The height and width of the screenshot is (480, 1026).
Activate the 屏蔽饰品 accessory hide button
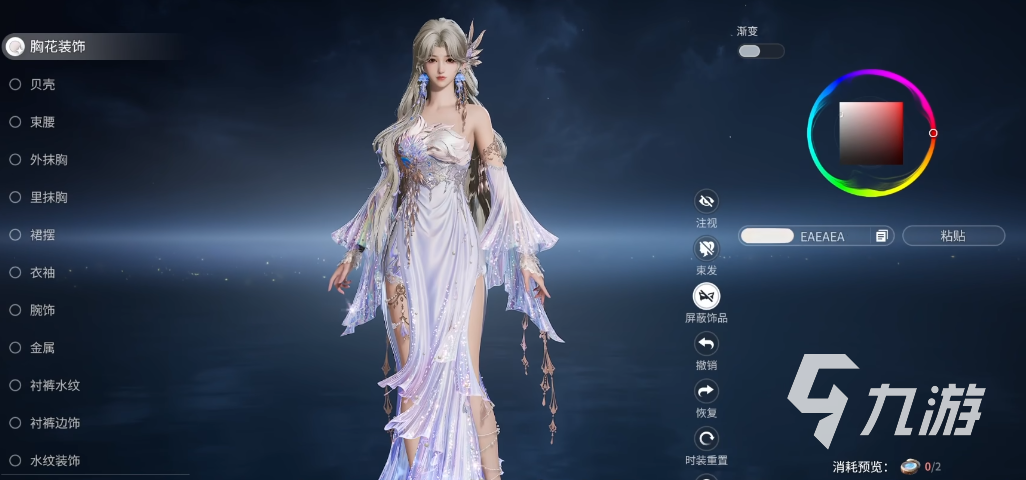point(706,296)
